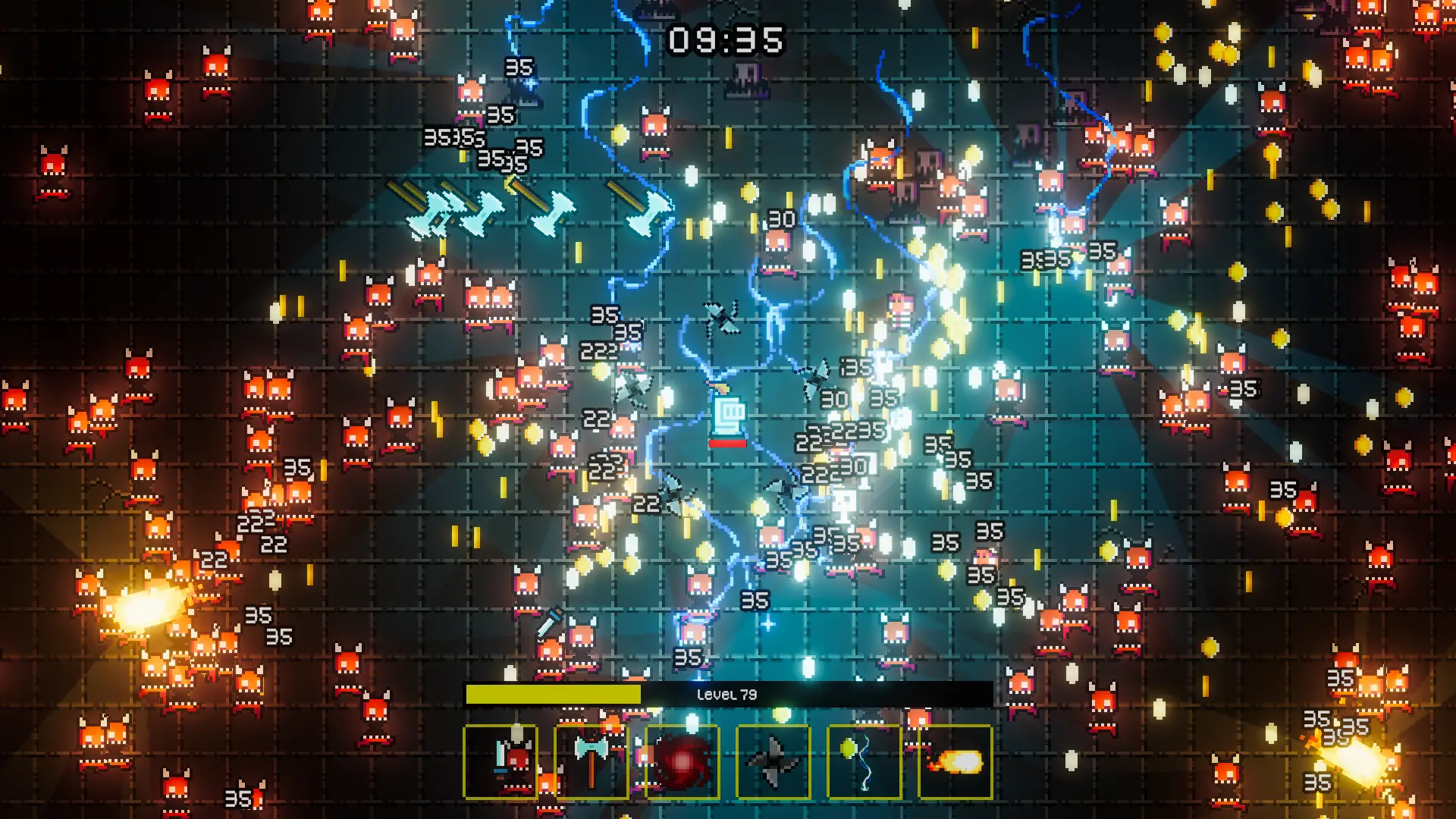Select the sword weapon slot
Viewport: 1456px width, 819px height.
pyautogui.click(x=500, y=761)
